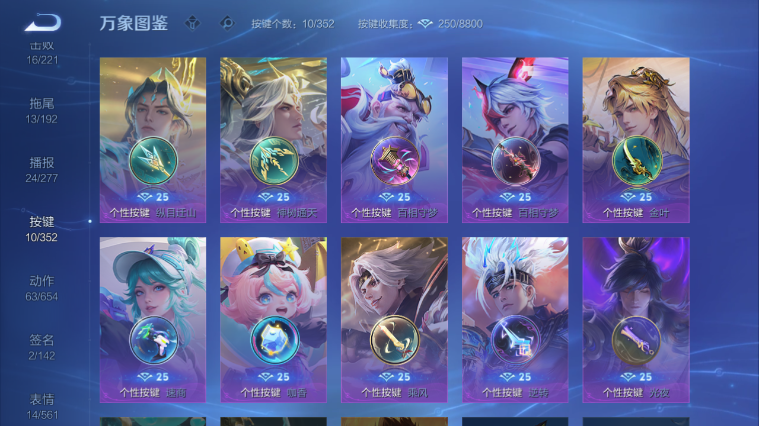759x426 pixels.
Task: Choose the pink-haired chibi girl keystyle card
Action: 274,319
